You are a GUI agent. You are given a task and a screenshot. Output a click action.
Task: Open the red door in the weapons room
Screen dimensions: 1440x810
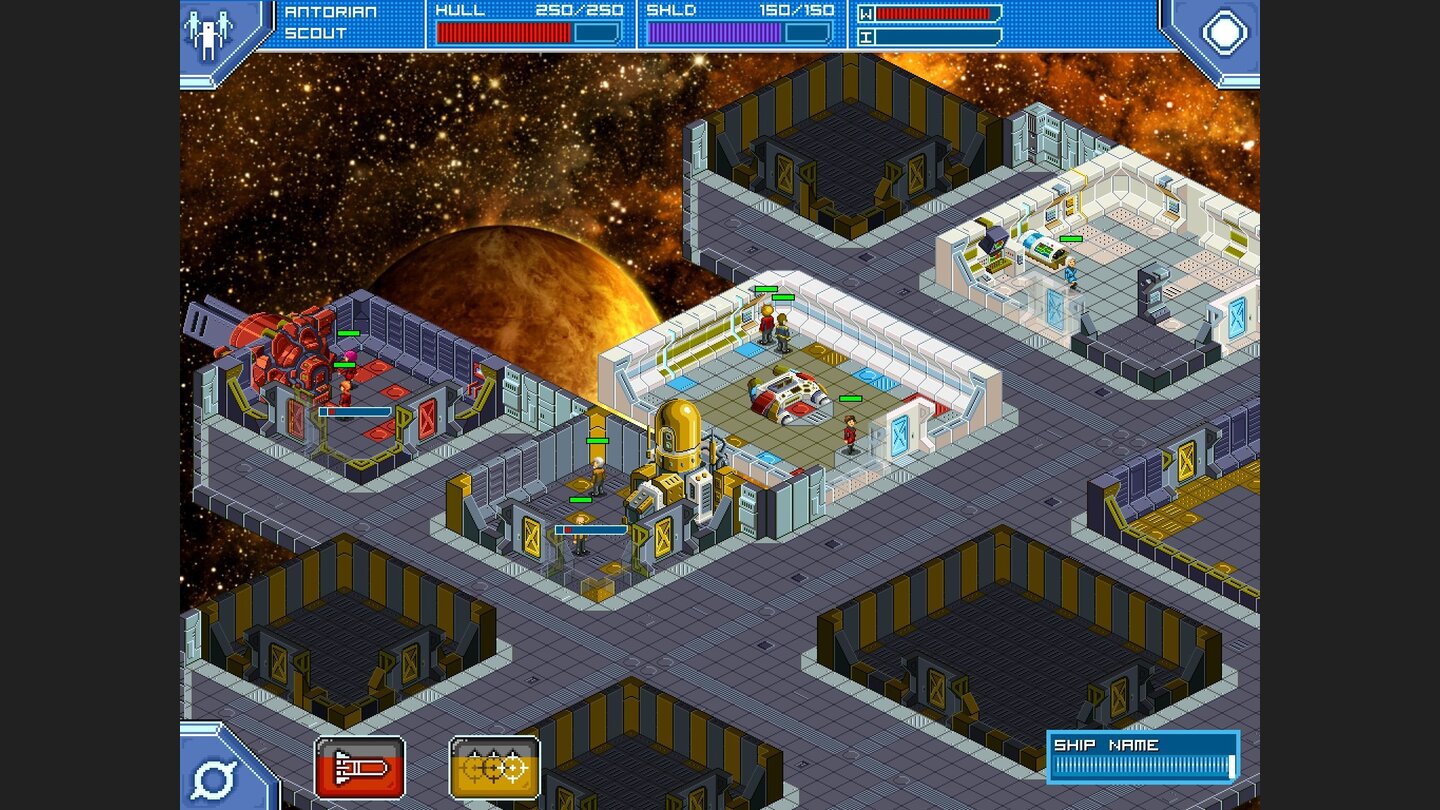point(427,416)
